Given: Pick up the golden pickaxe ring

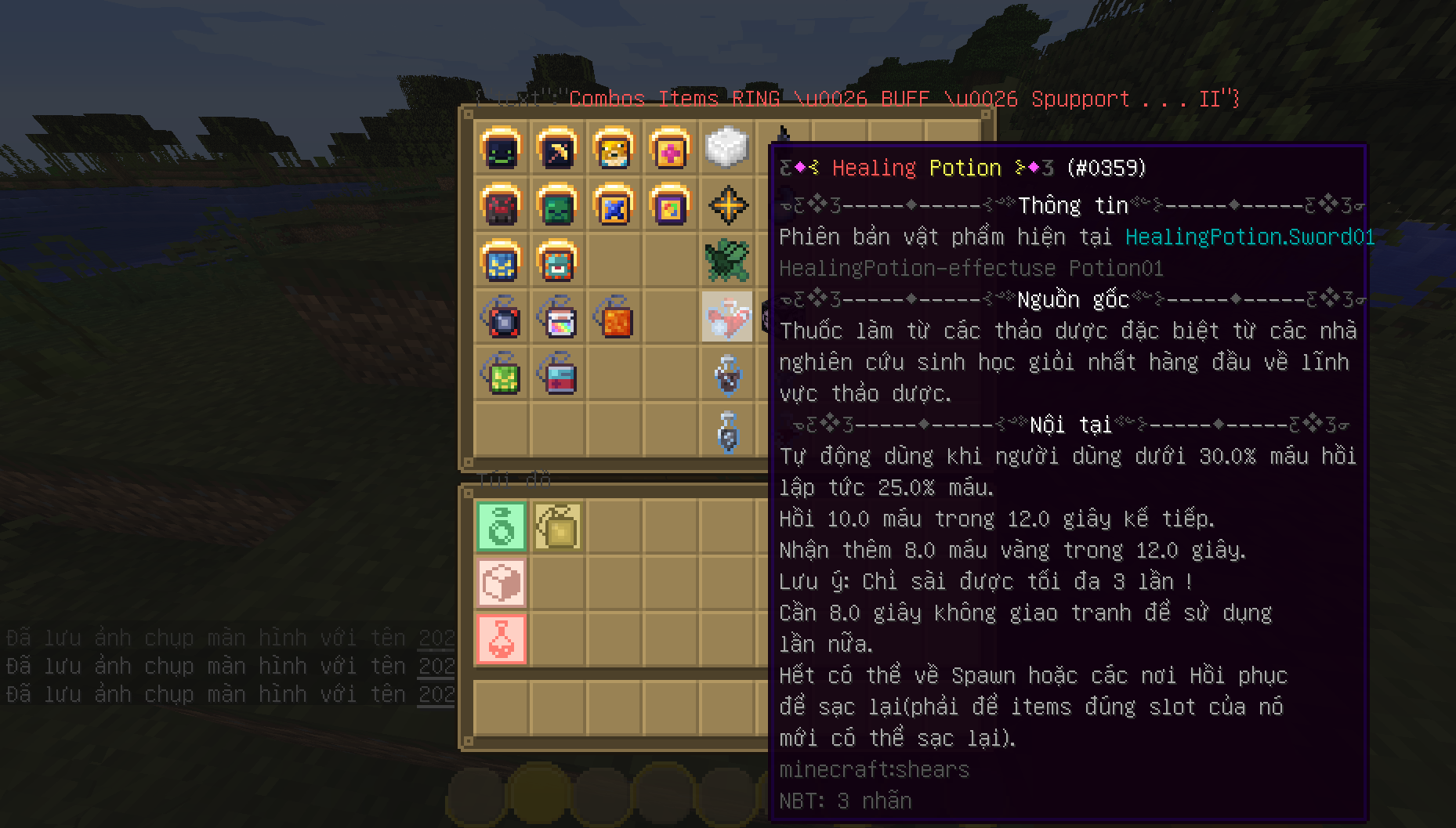Looking at the screenshot, I should pyautogui.click(x=557, y=149).
